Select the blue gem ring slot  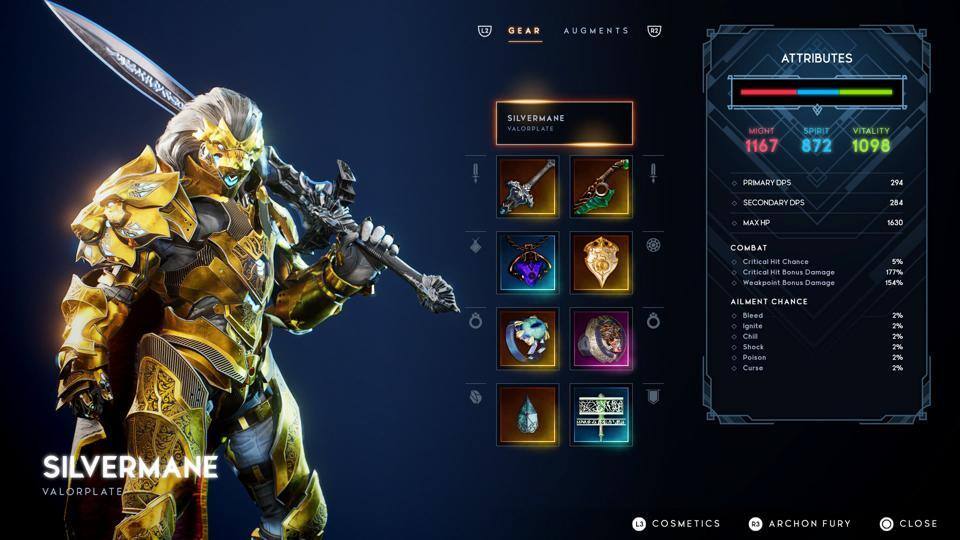(x=527, y=339)
